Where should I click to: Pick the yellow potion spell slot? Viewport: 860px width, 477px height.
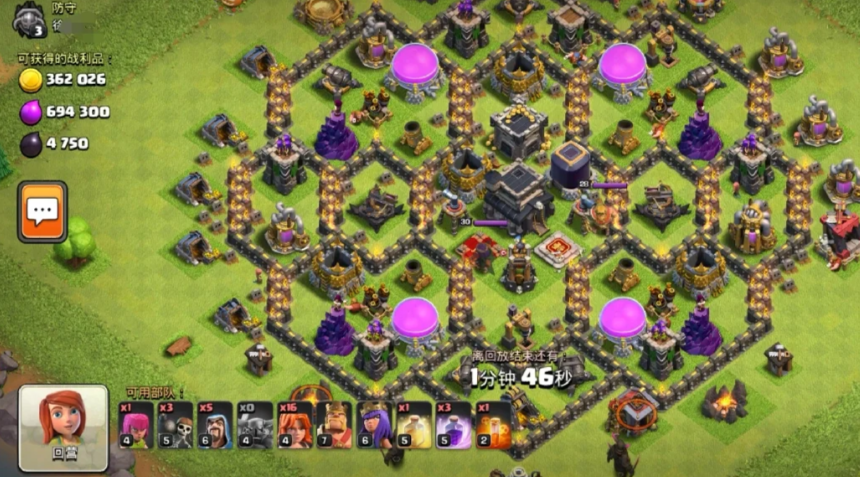tap(413, 425)
